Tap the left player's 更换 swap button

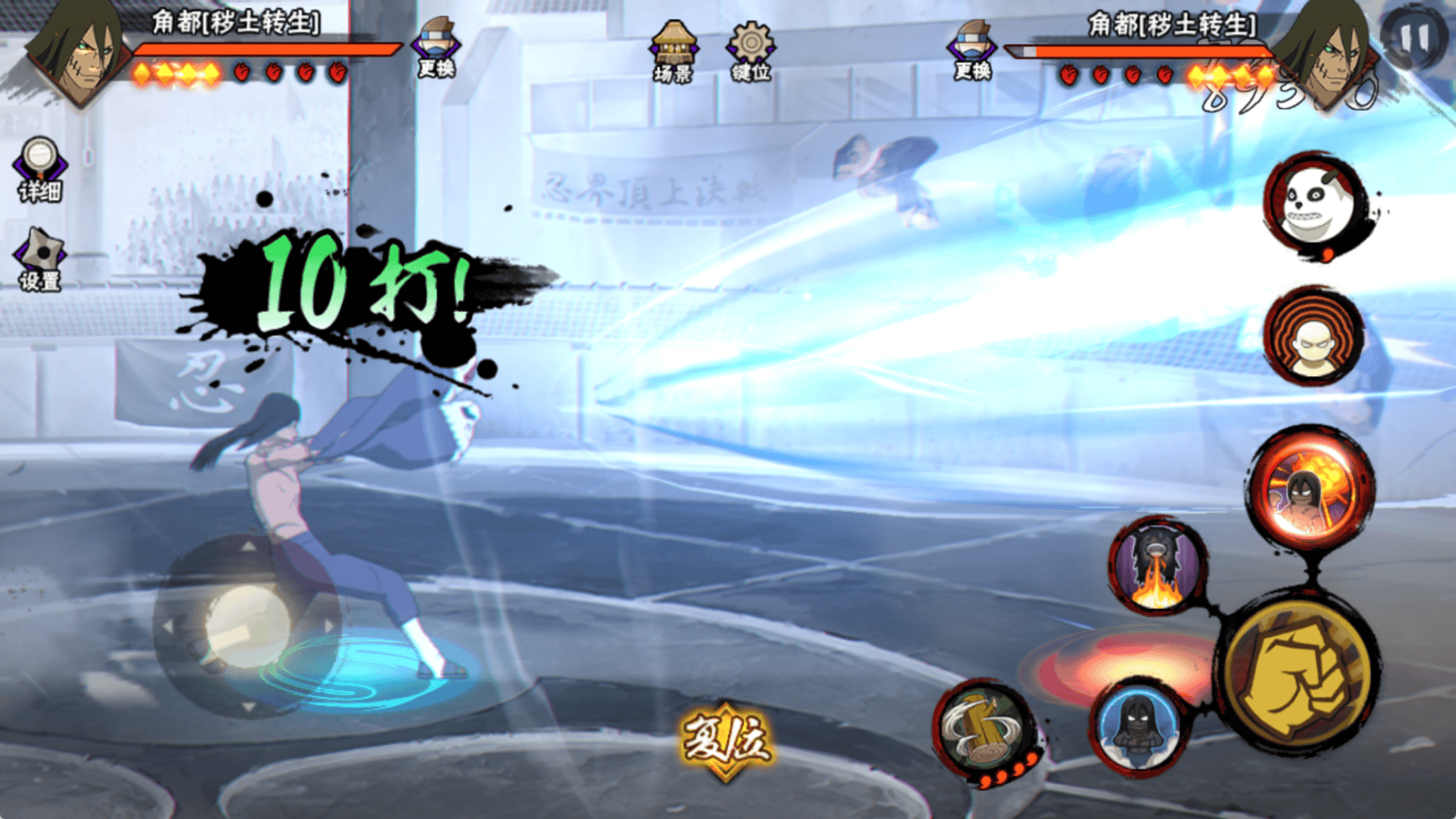click(437, 48)
